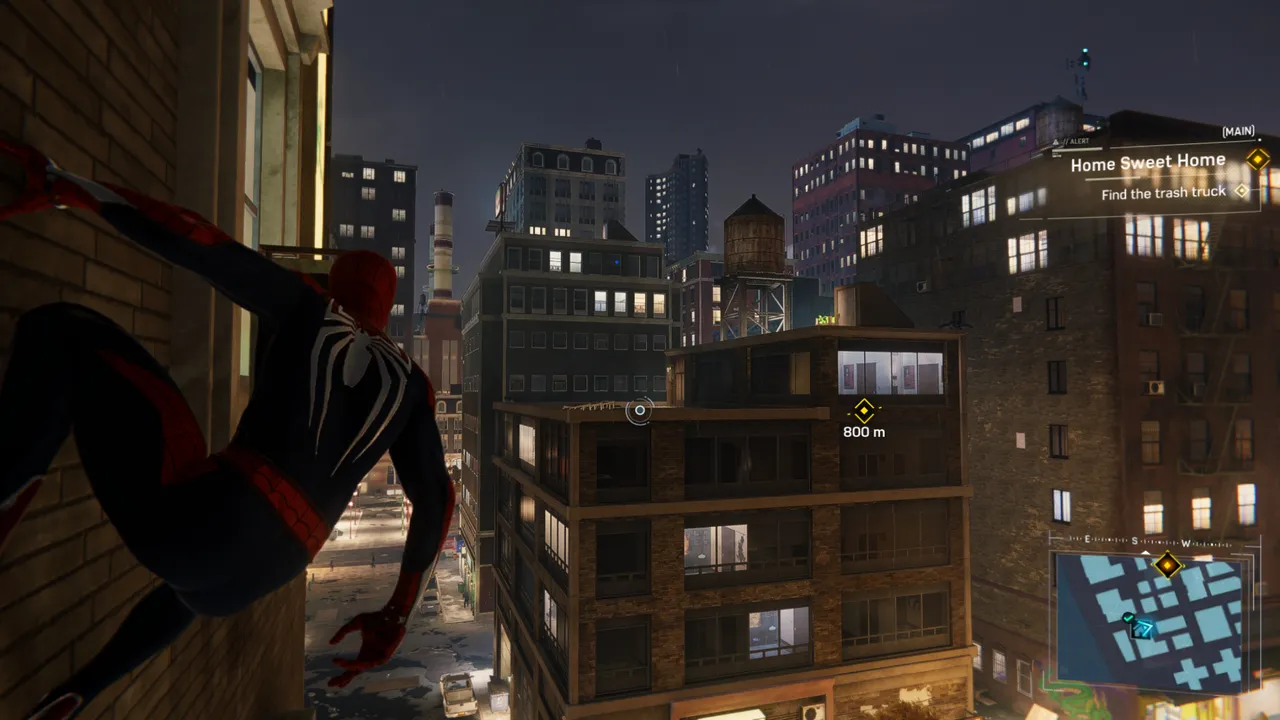Click the small objective diamond beside trash truck text
The height and width of the screenshot is (720, 1280).
pos(1242,192)
